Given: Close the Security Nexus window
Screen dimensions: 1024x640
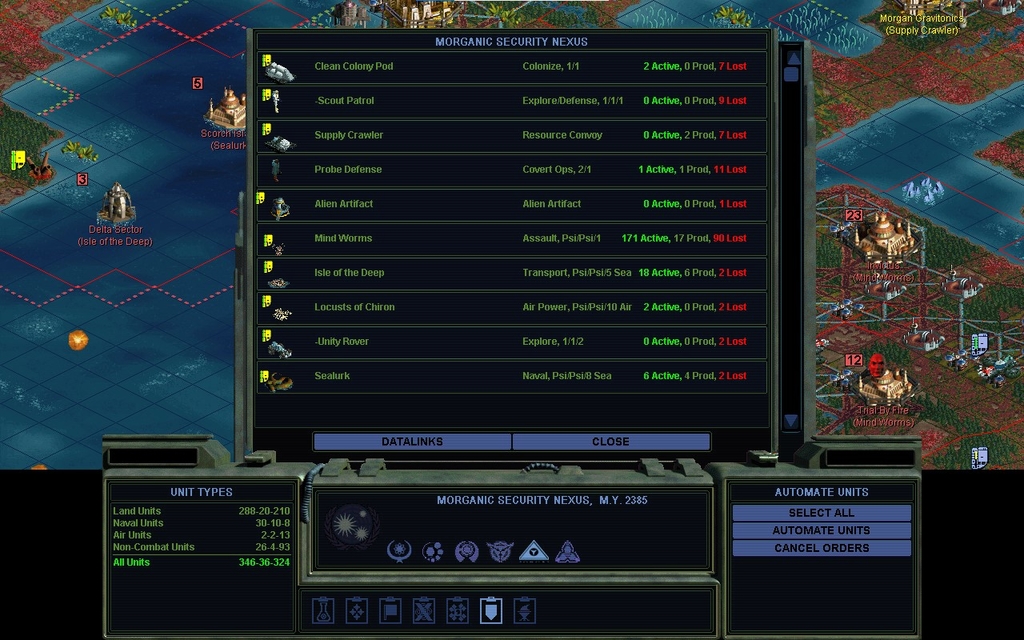Looking at the screenshot, I should 610,441.
